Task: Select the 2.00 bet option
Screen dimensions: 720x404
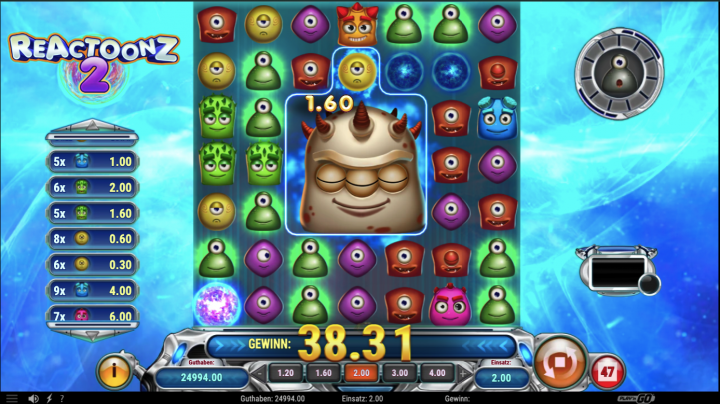Action: (x=360, y=375)
